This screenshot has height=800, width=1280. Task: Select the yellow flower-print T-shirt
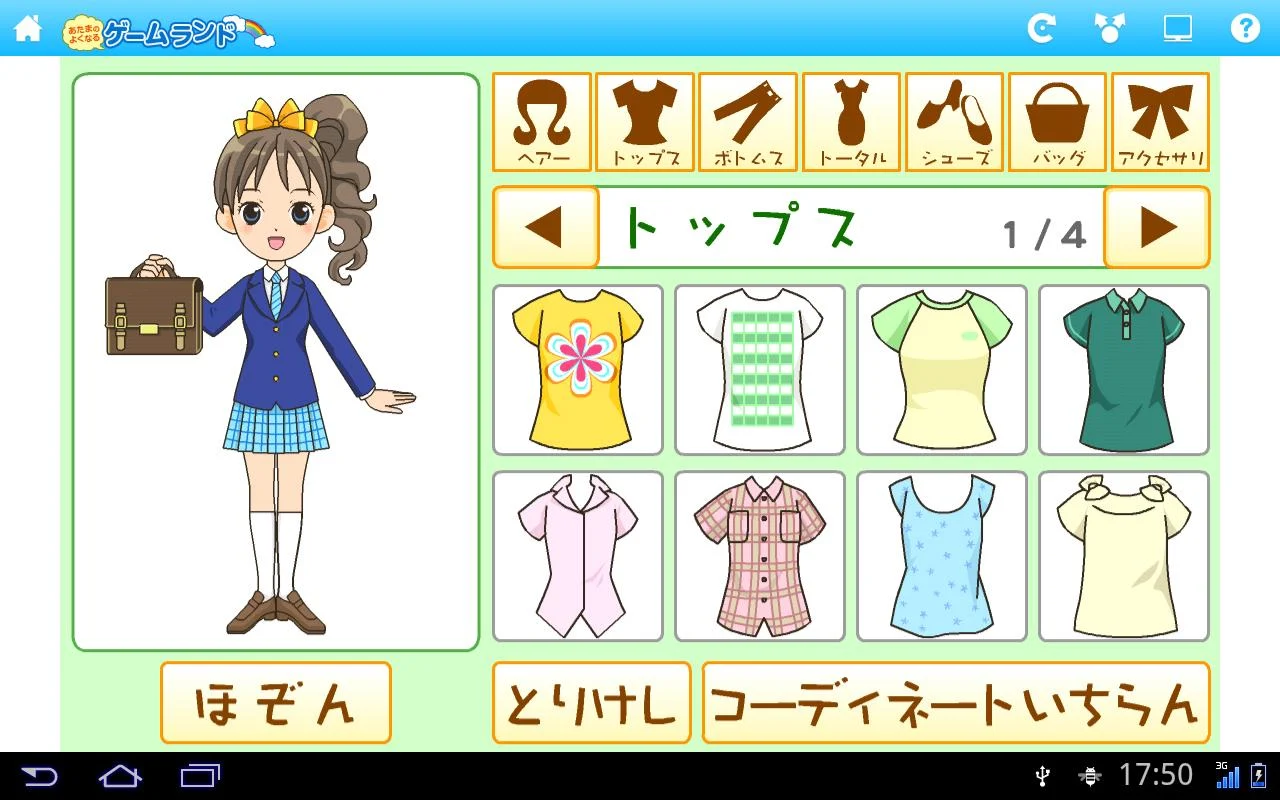pyautogui.click(x=577, y=369)
